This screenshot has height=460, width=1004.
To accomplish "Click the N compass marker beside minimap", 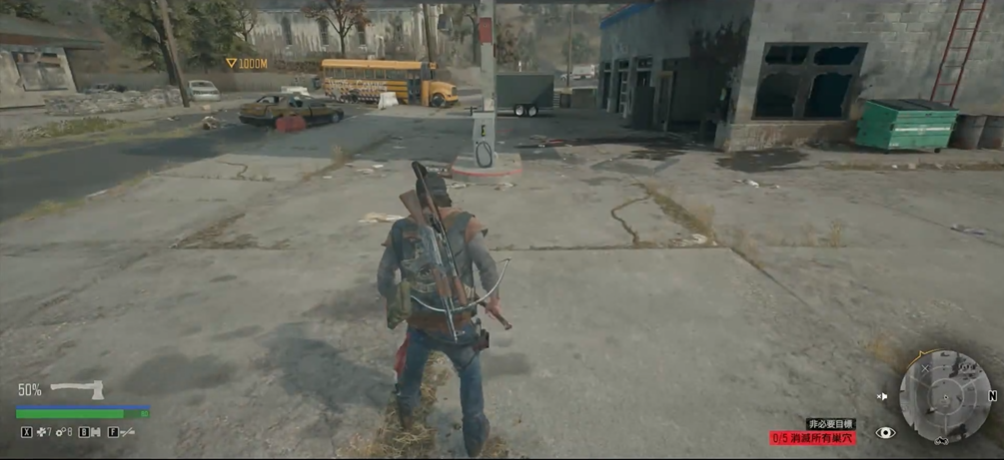I will click(991, 396).
